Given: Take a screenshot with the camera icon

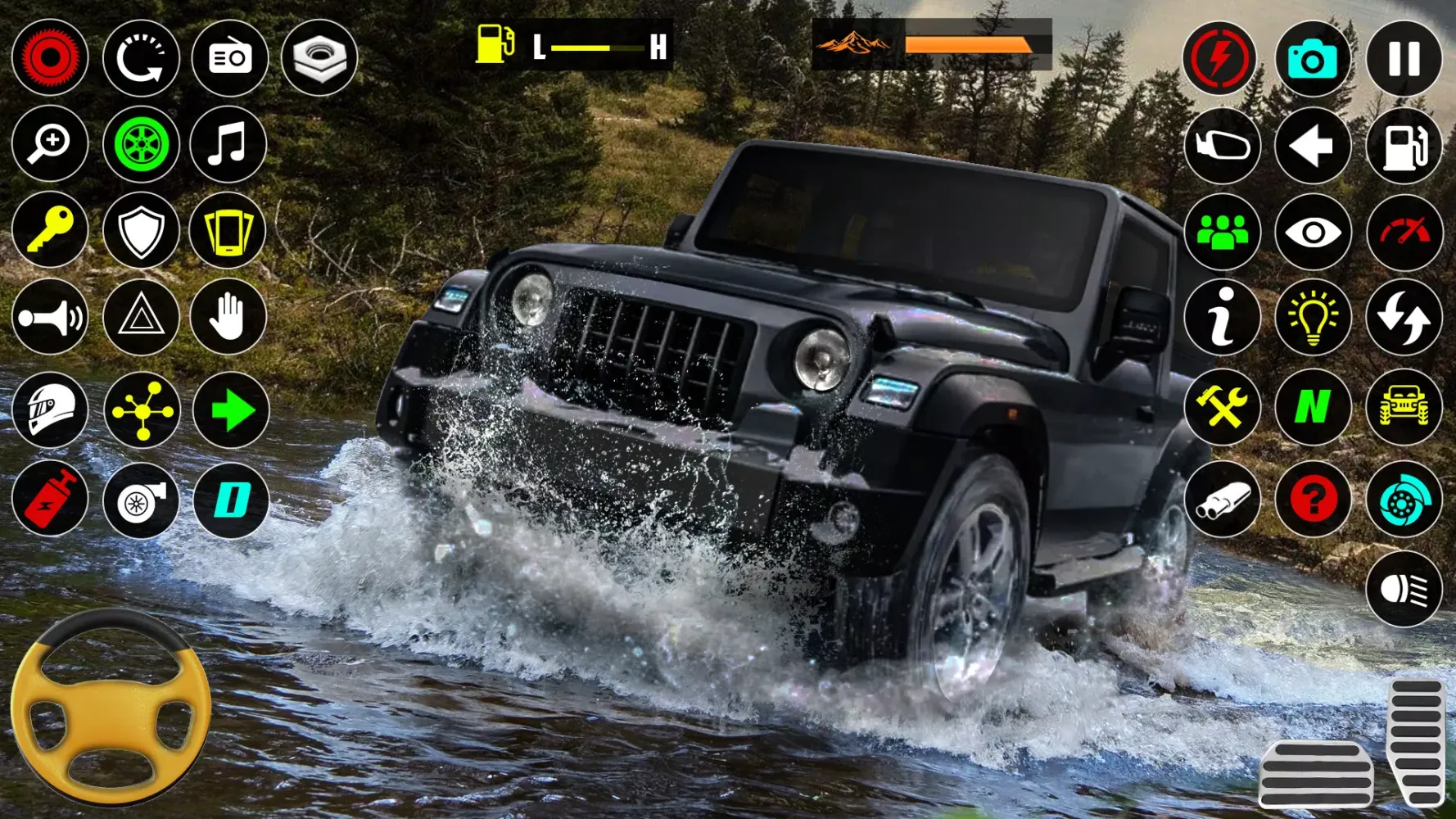Looking at the screenshot, I should click(1313, 57).
